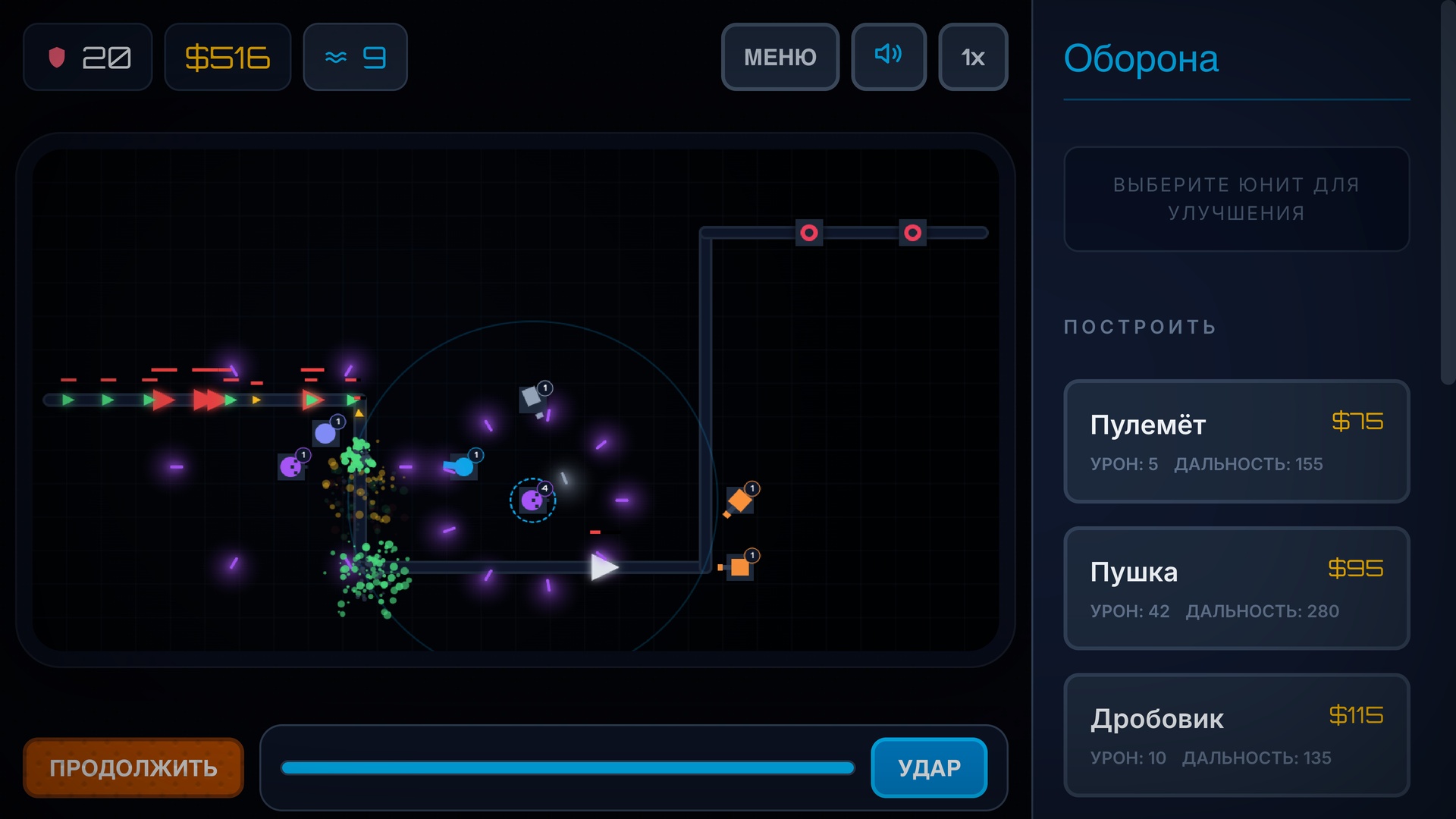Screen dimensions: 1456x819
Task: Toggle sound on or off
Action: tap(888, 56)
